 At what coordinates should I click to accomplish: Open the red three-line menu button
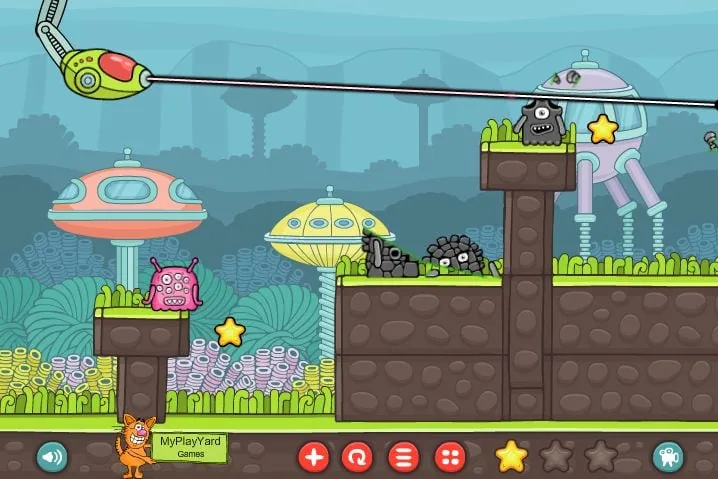403,458
